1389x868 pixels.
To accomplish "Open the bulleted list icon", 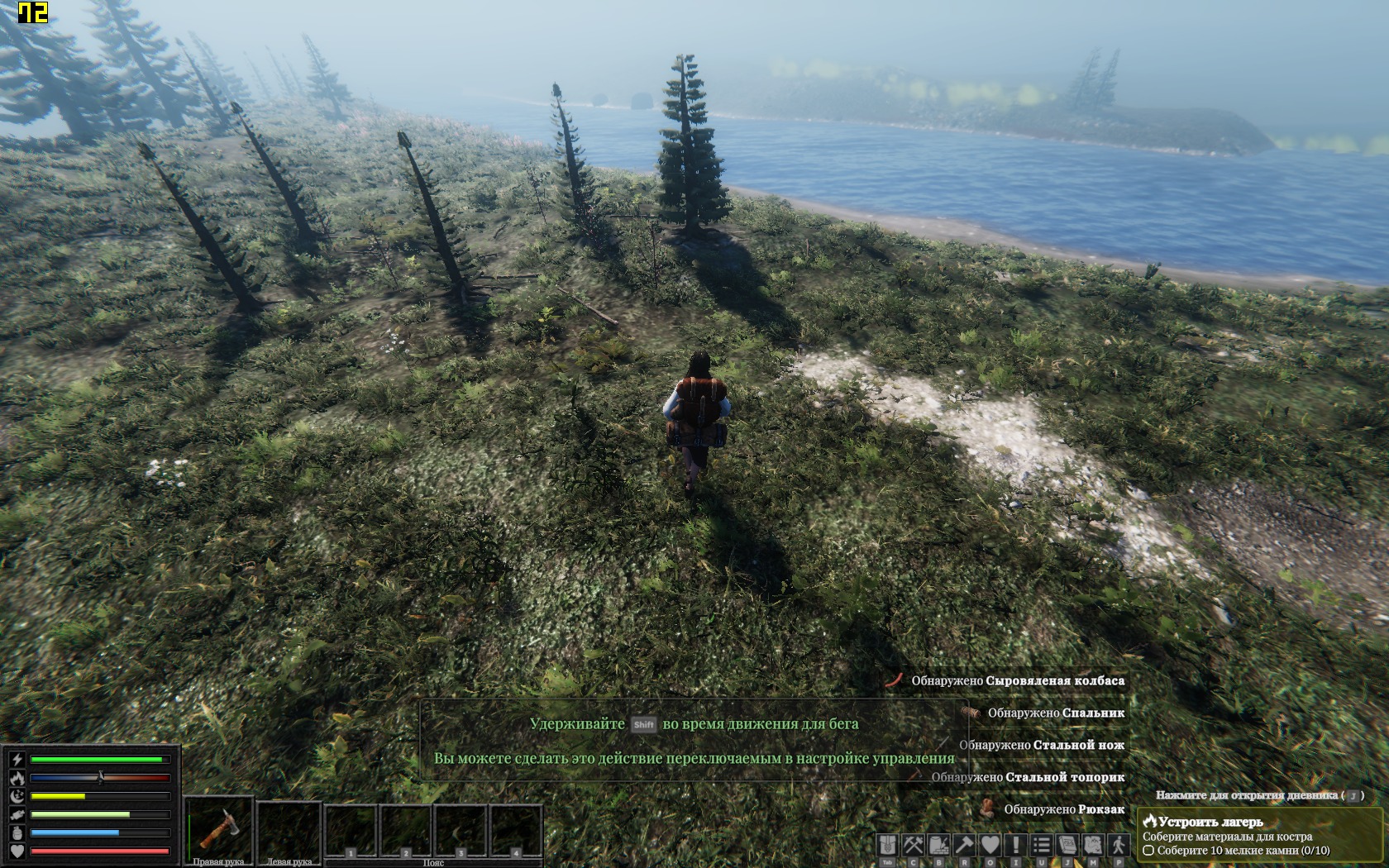I will click(1042, 845).
